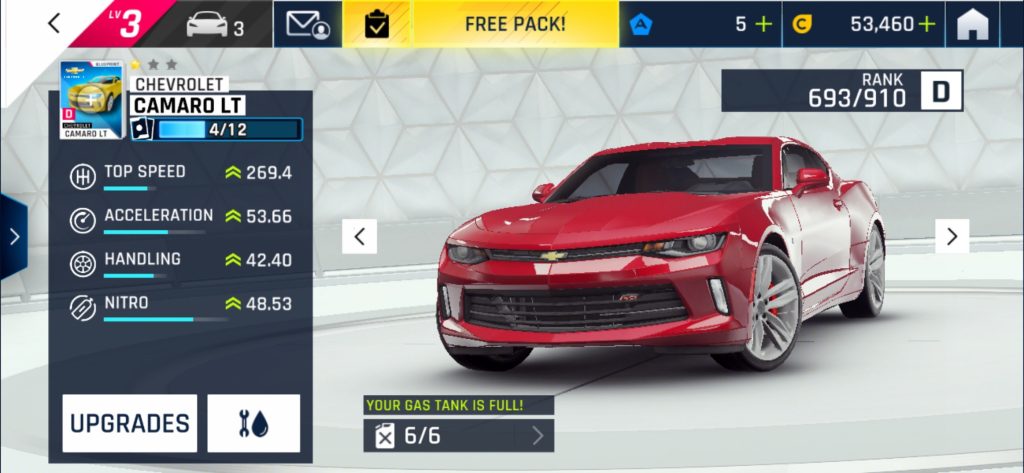The height and width of the screenshot is (473, 1024).
Task: Expand the left side panel arrow
Action: click(x=13, y=237)
